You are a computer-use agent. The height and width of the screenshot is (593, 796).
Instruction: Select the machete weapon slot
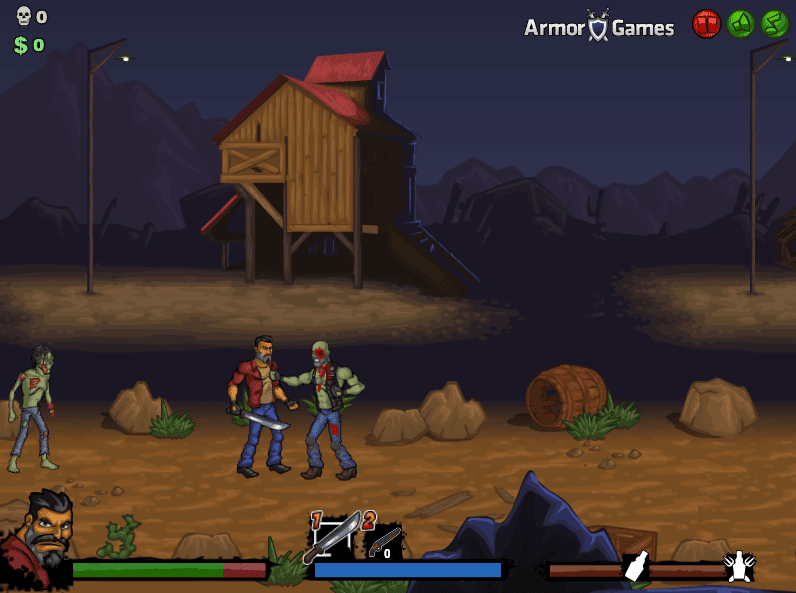point(332,536)
